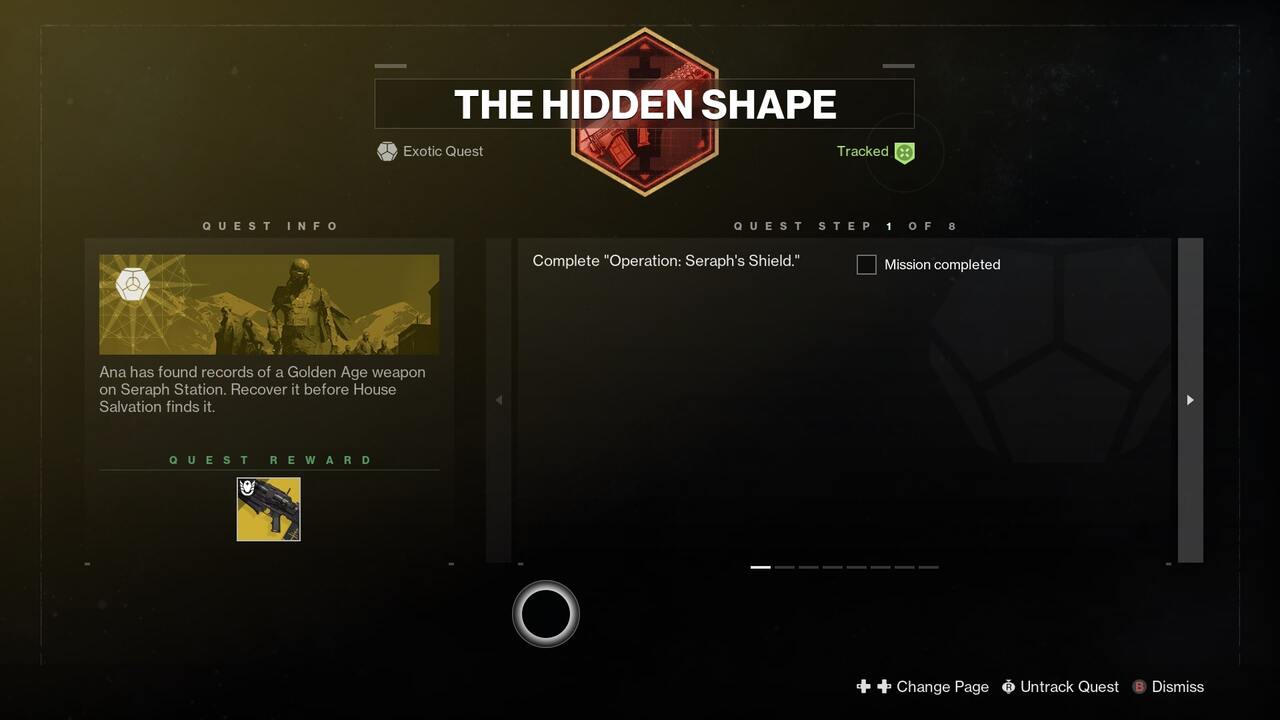Click the exotic weapon reward icon
This screenshot has width=1280, height=720.
pyautogui.click(x=268, y=508)
